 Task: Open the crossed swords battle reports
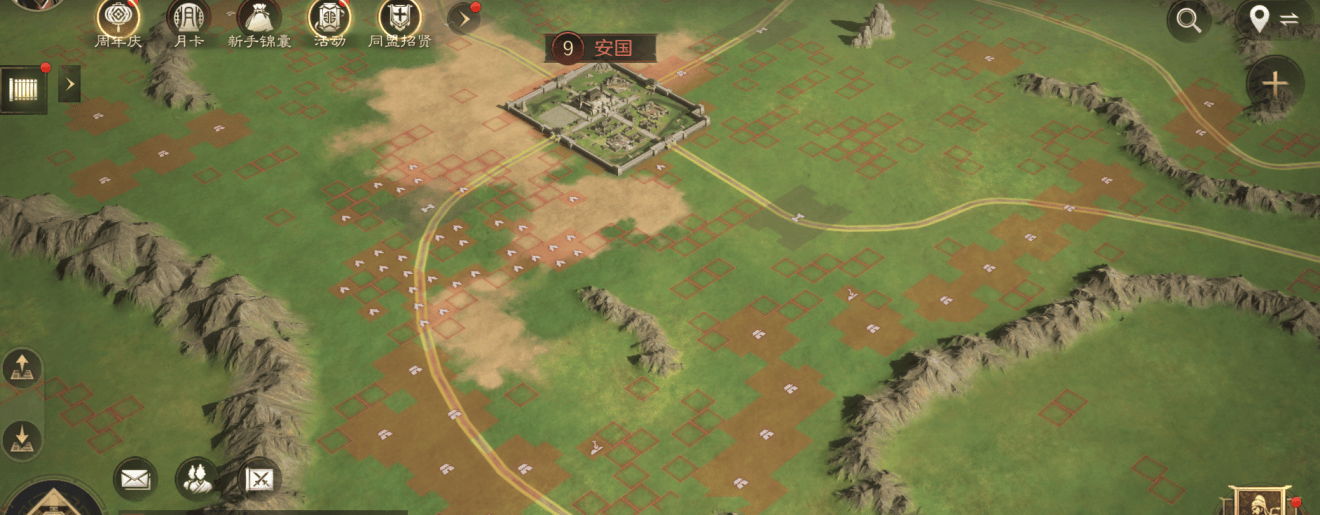[x=260, y=480]
